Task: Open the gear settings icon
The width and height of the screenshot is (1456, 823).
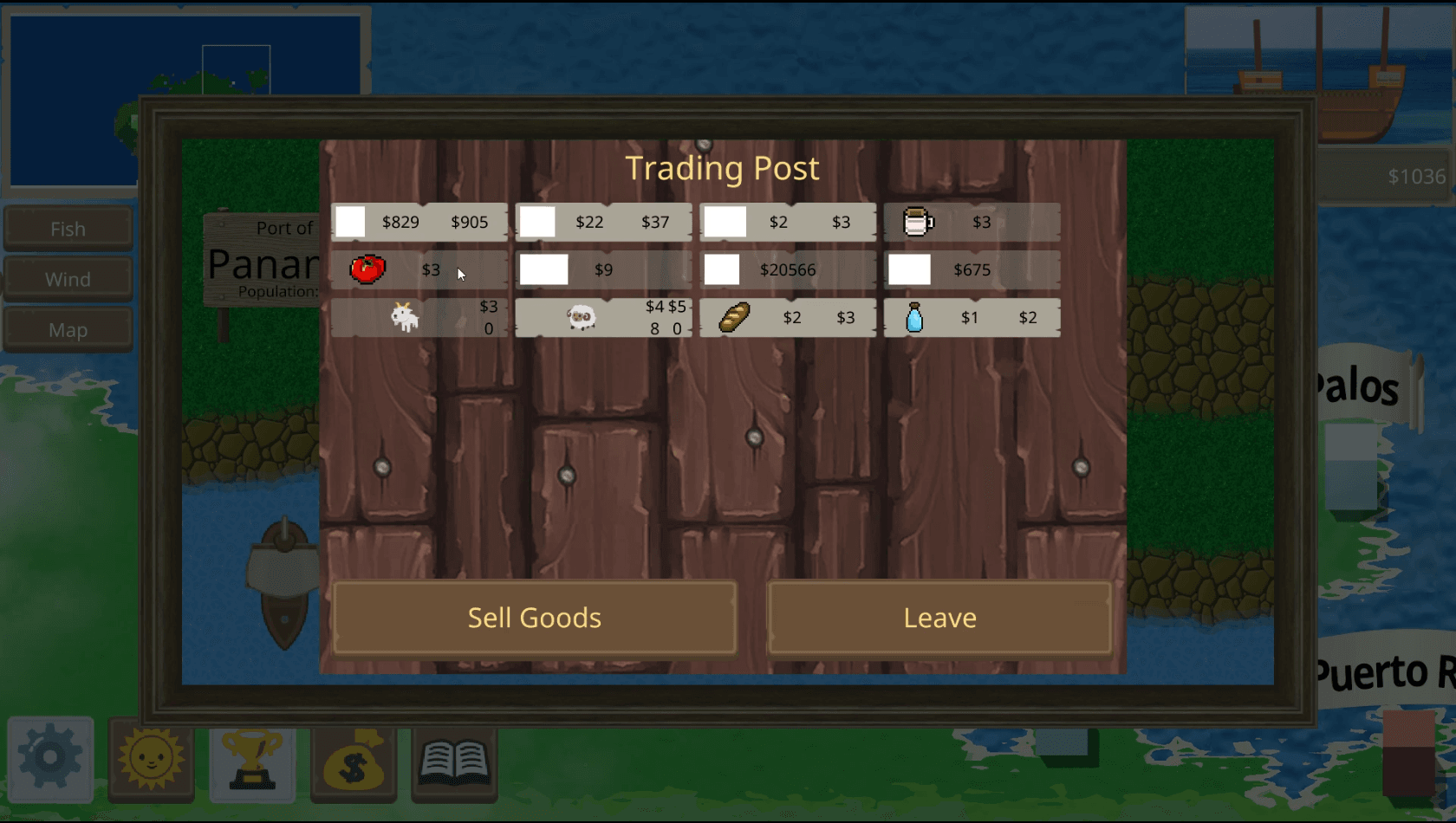Action: (50, 759)
